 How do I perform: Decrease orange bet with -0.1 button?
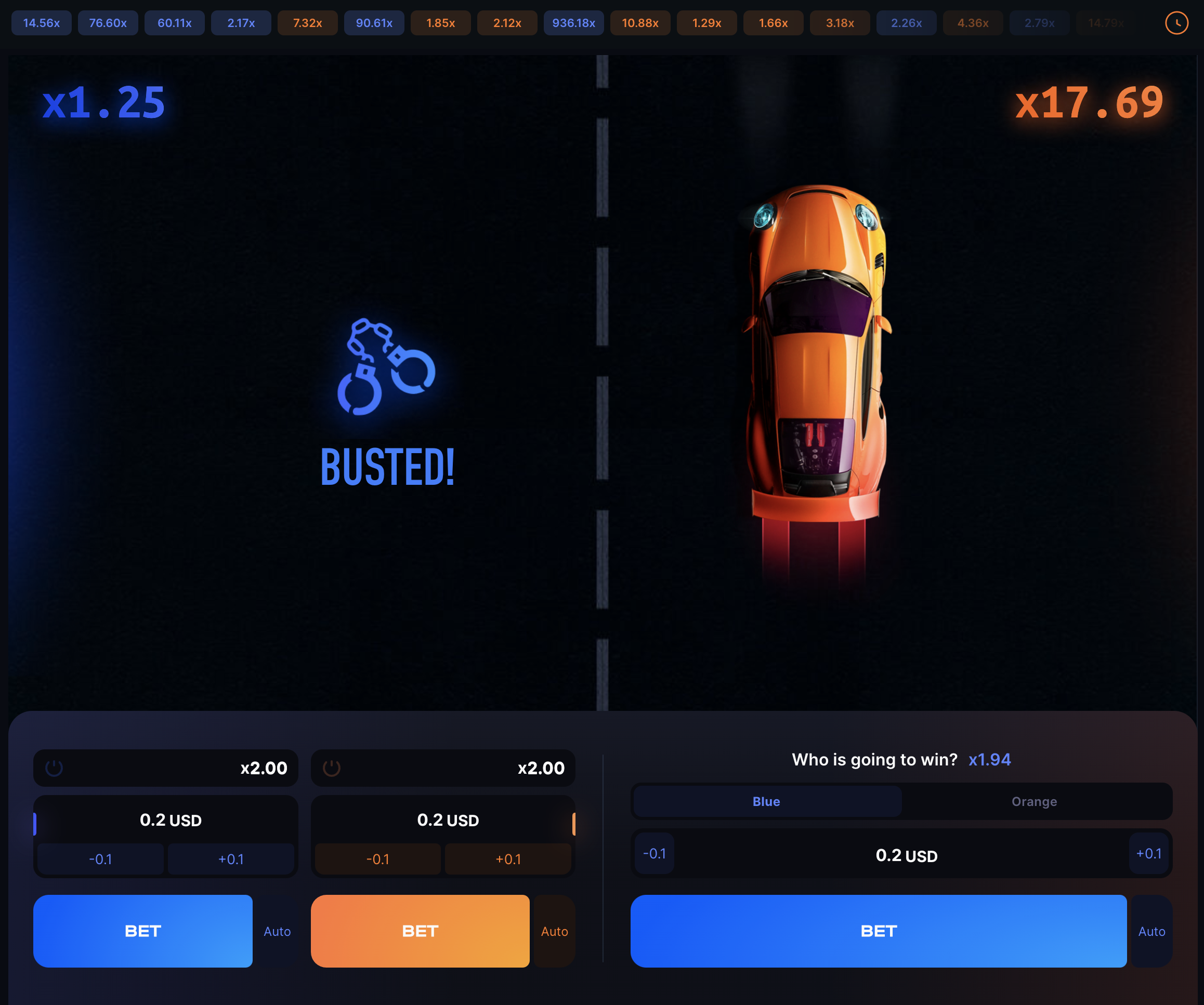click(378, 859)
